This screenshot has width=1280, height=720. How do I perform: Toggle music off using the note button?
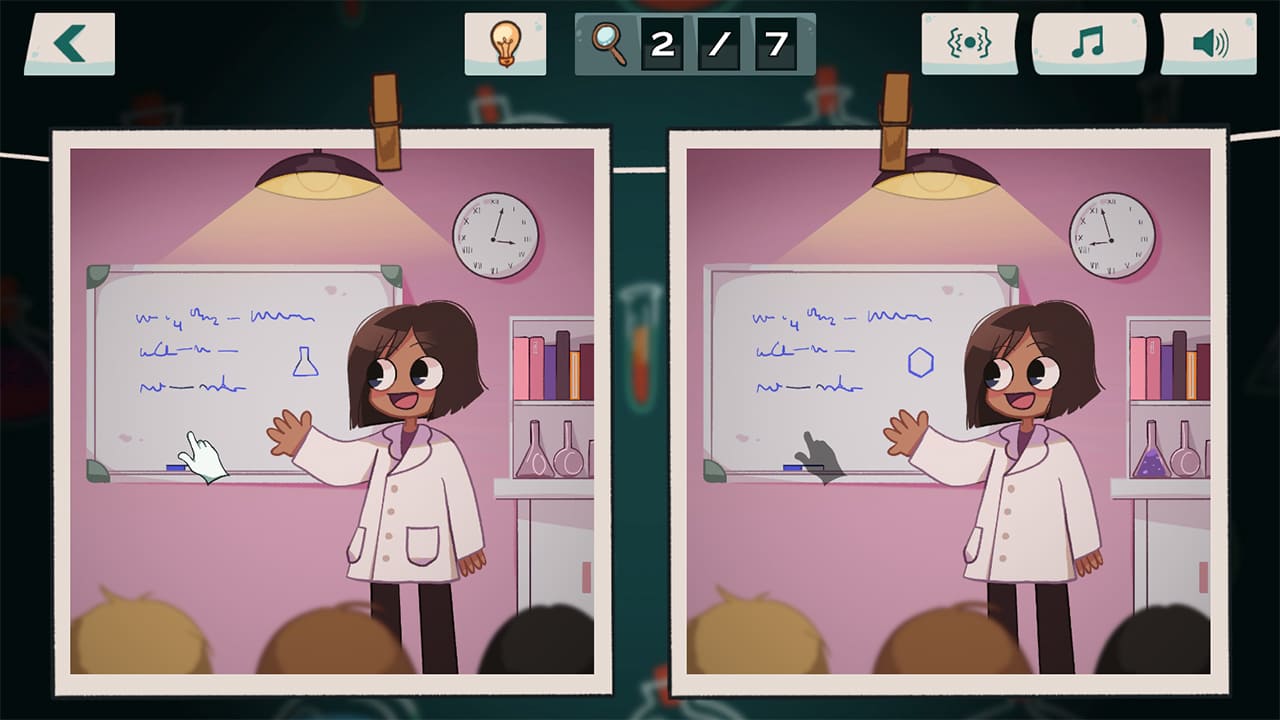click(1087, 42)
